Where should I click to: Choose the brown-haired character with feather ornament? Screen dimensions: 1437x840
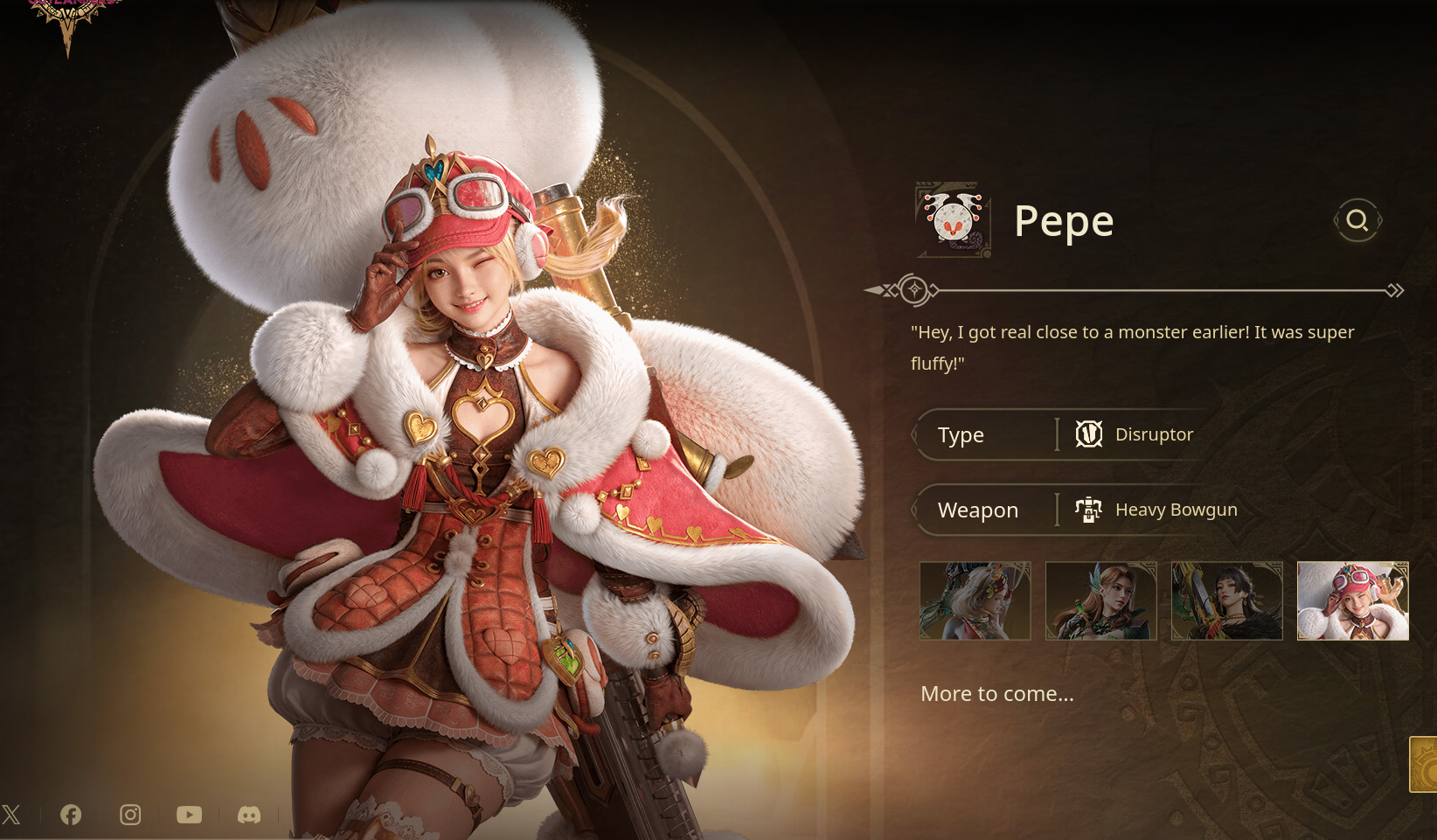(1101, 600)
